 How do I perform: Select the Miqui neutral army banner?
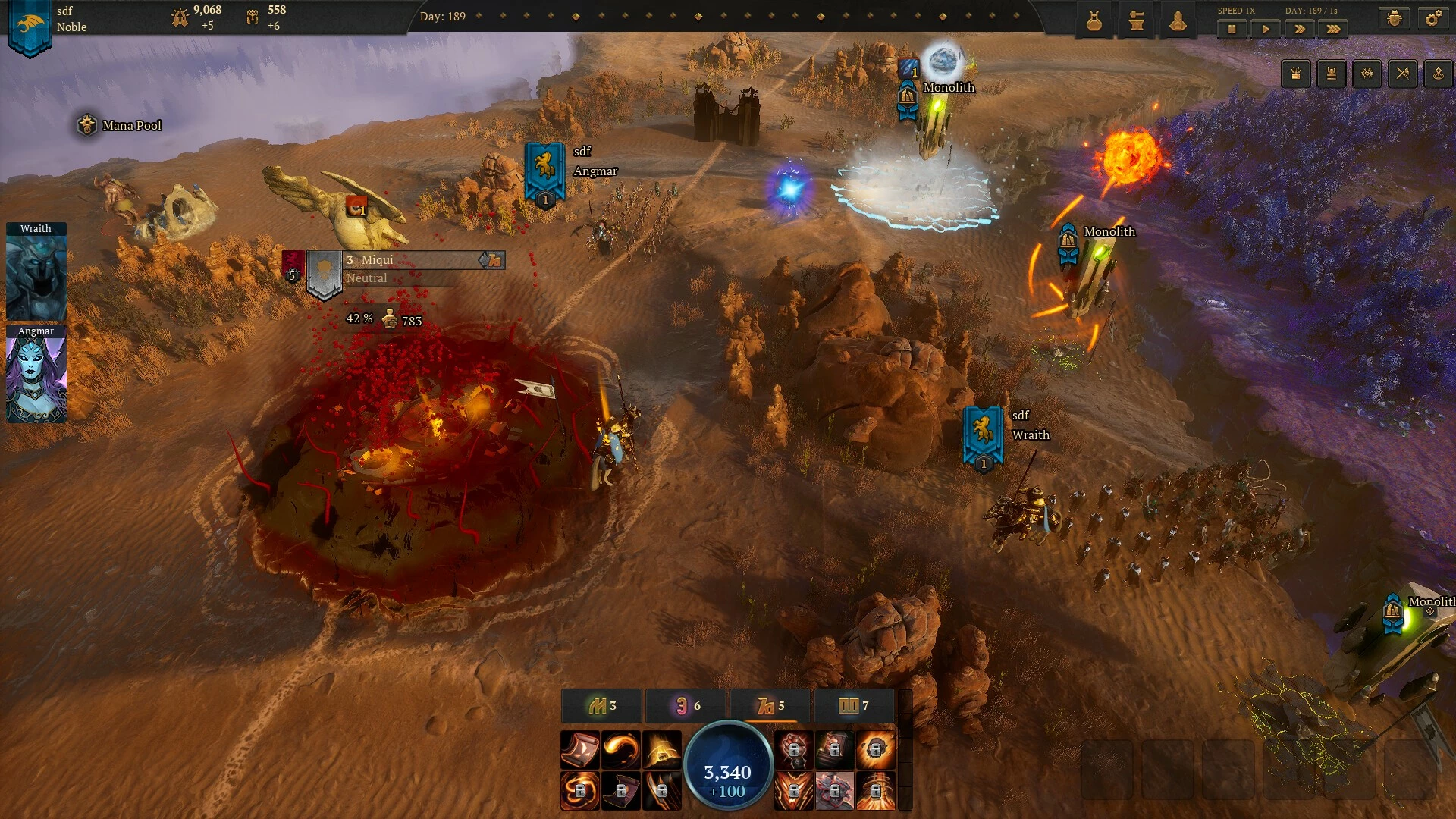tap(325, 275)
